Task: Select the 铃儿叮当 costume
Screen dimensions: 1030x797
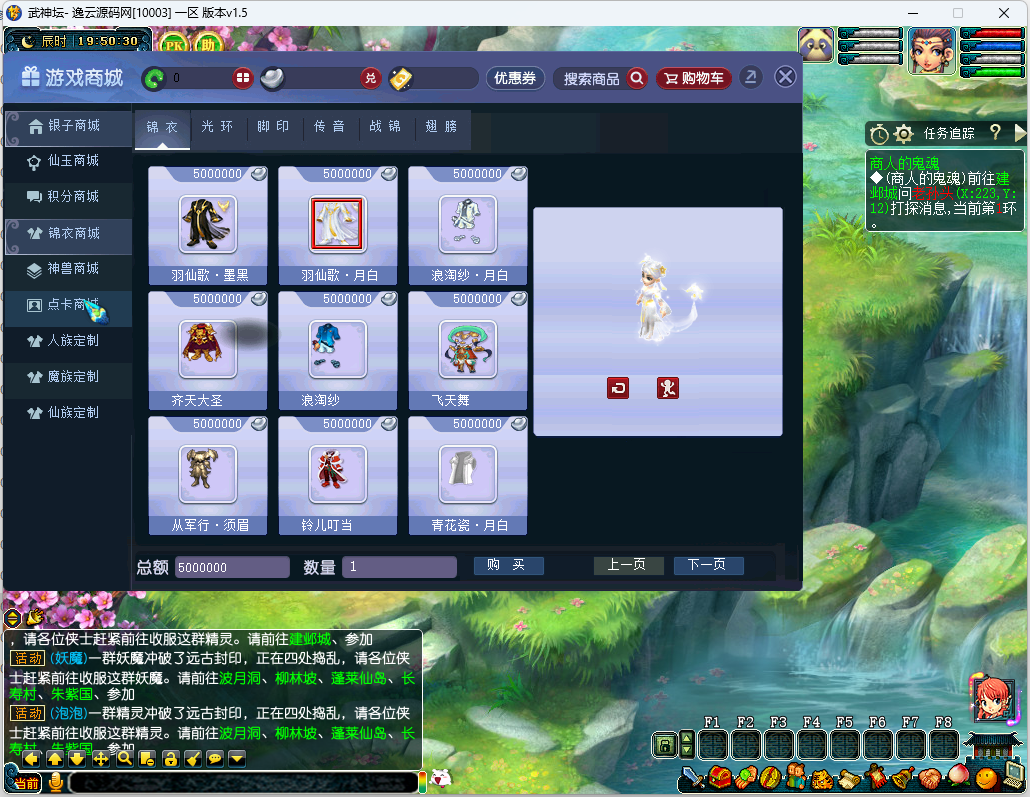Action: click(338, 474)
